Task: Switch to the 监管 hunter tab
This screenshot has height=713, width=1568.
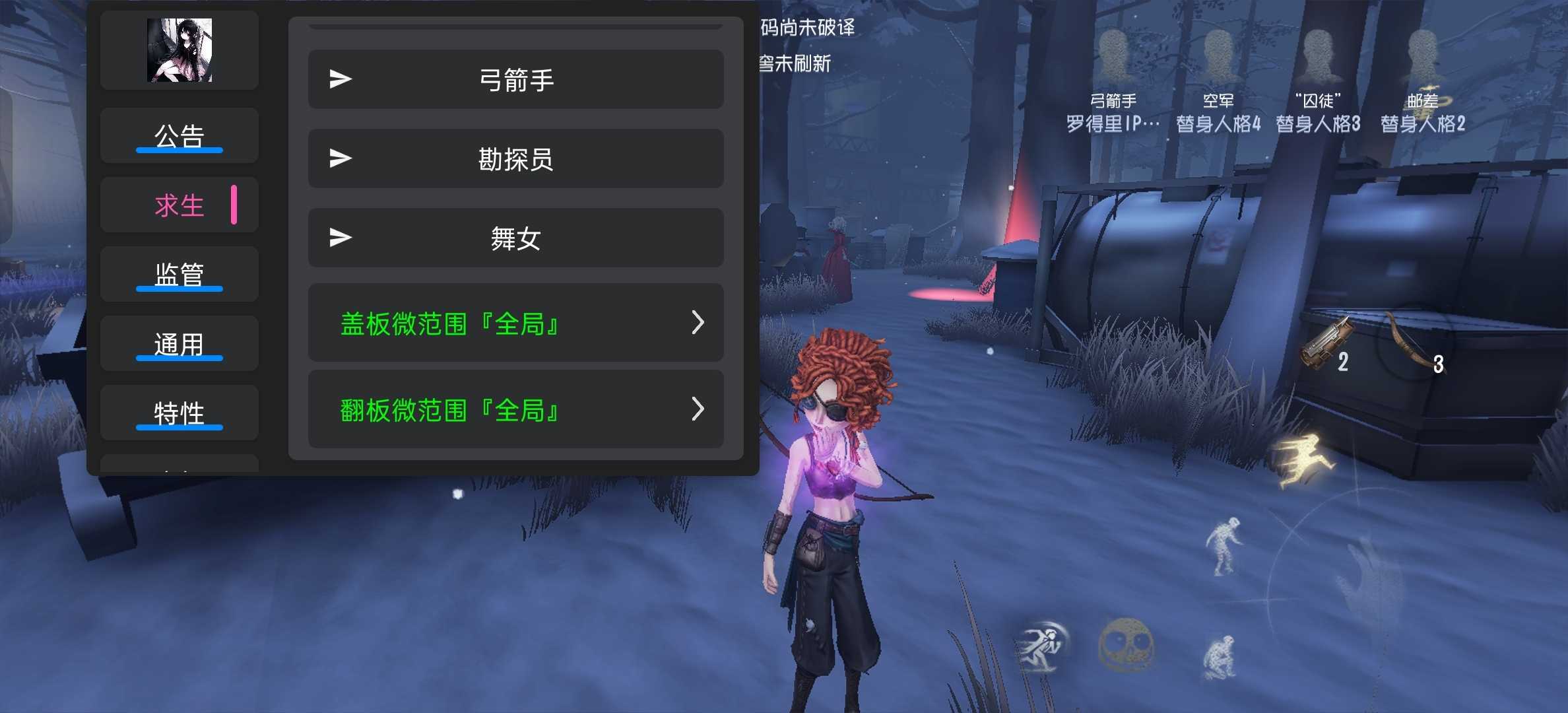Action: pos(179,275)
